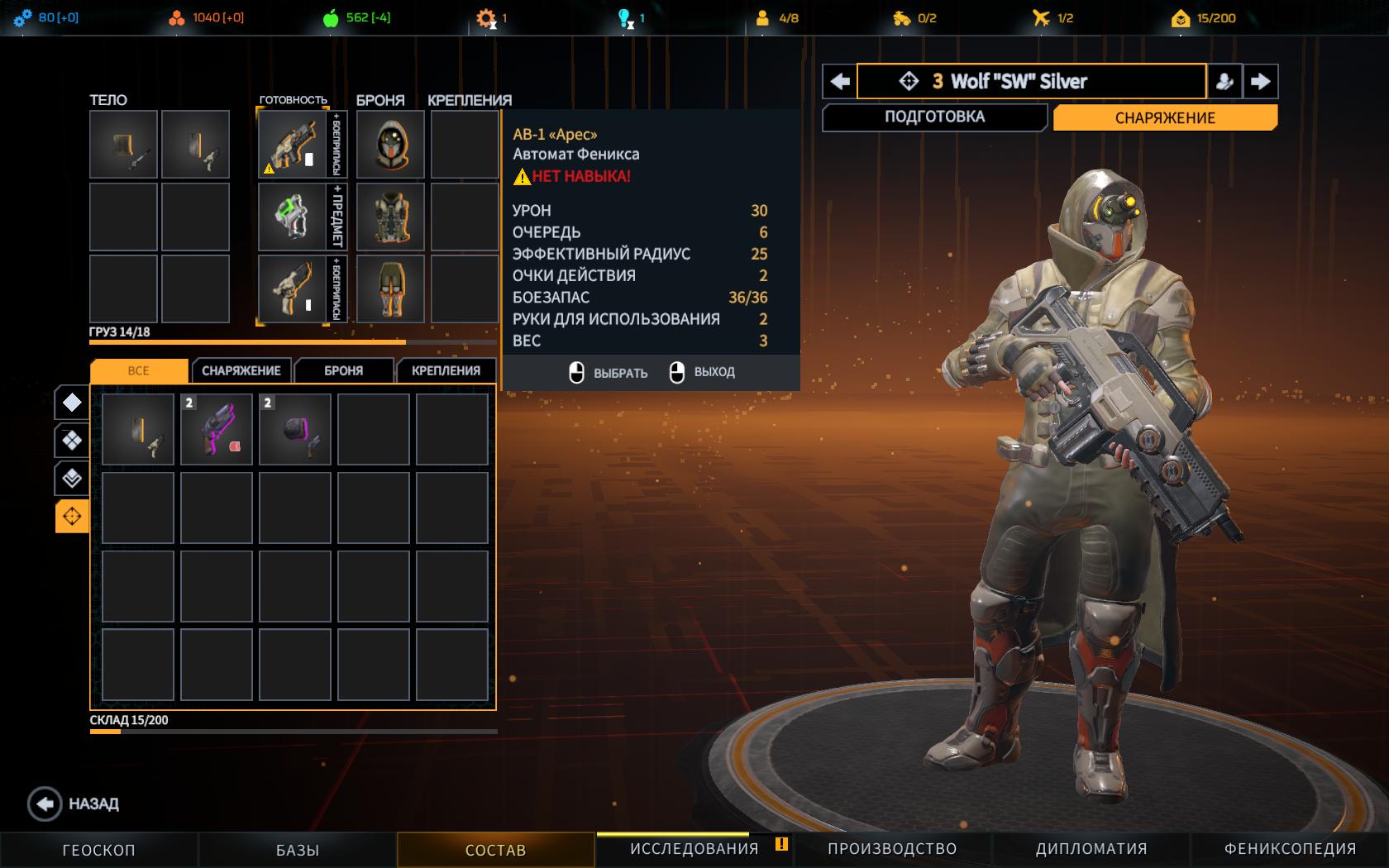Show all storage items with ВСЕ tab
Screen dimensions: 1389x868
[138, 370]
